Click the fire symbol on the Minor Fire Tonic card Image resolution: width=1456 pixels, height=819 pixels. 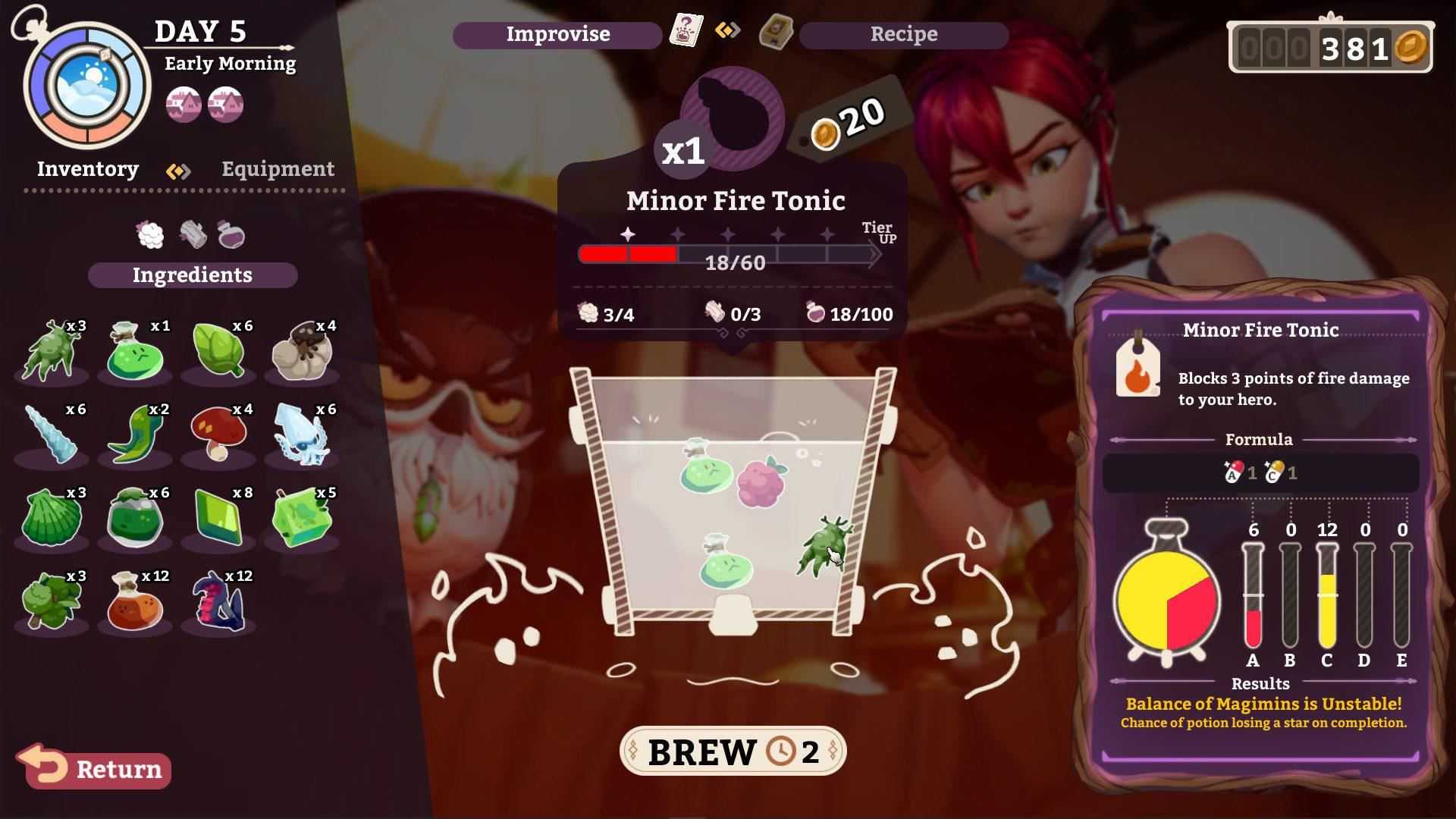pos(1139,373)
